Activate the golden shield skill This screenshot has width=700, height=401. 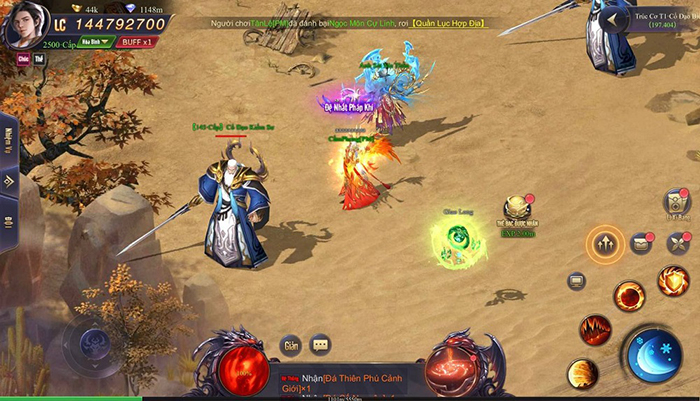point(673,280)
